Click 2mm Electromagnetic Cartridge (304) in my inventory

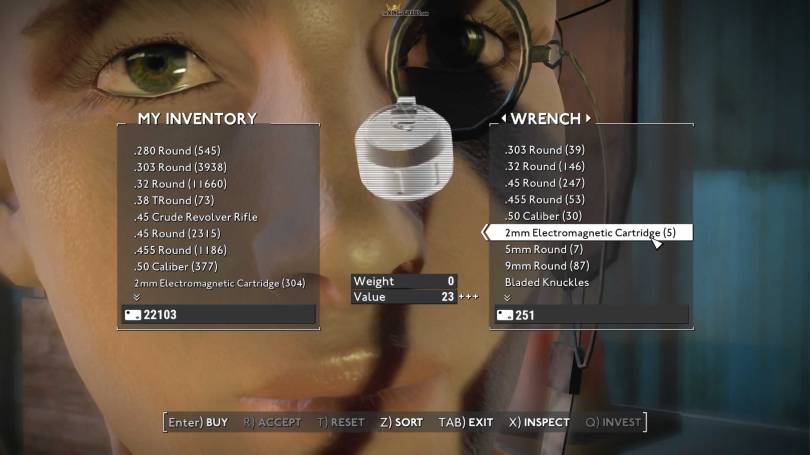[x=219, y=283]
